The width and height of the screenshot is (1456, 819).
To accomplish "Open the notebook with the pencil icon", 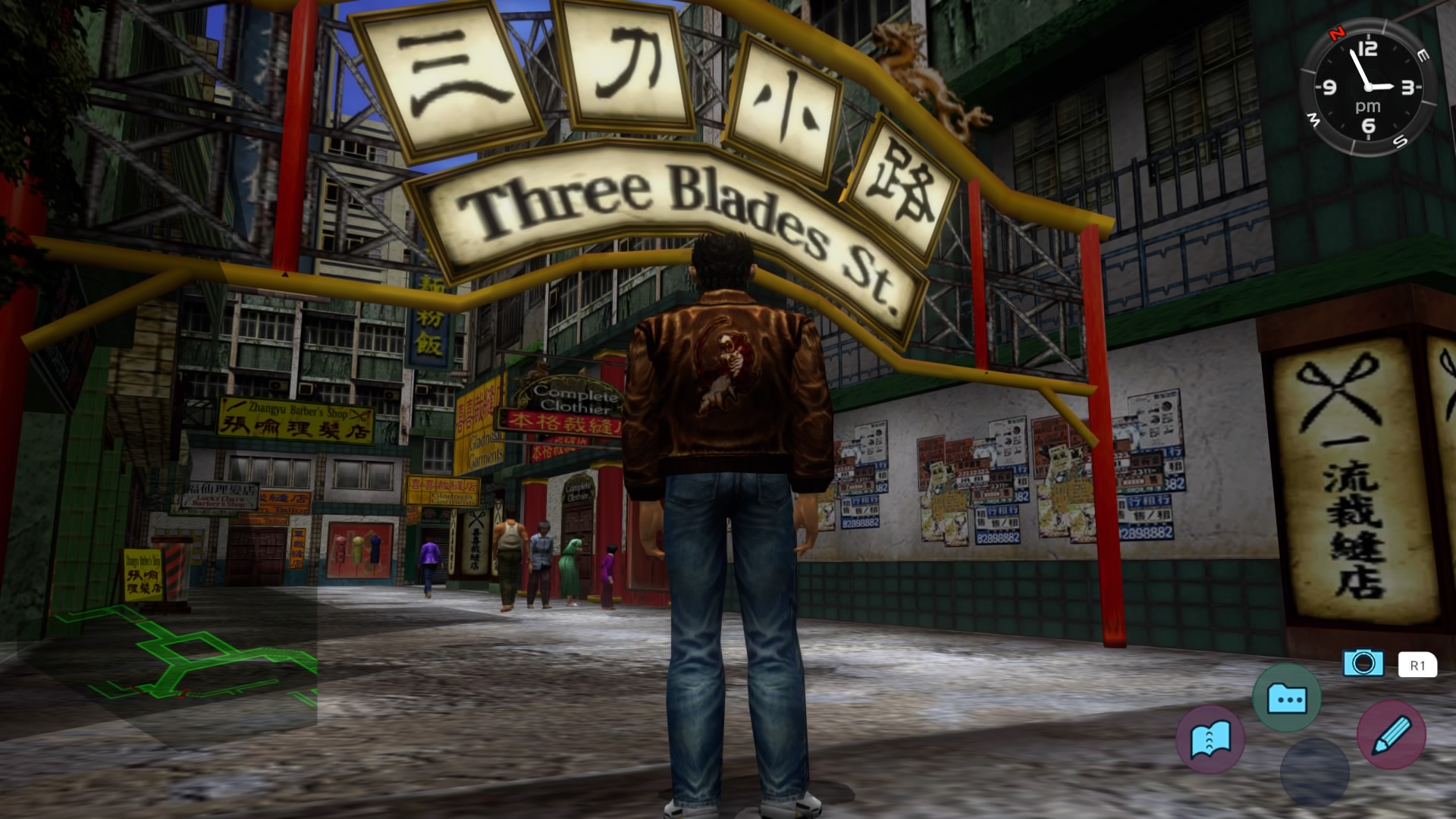I will pos(1391,734).
